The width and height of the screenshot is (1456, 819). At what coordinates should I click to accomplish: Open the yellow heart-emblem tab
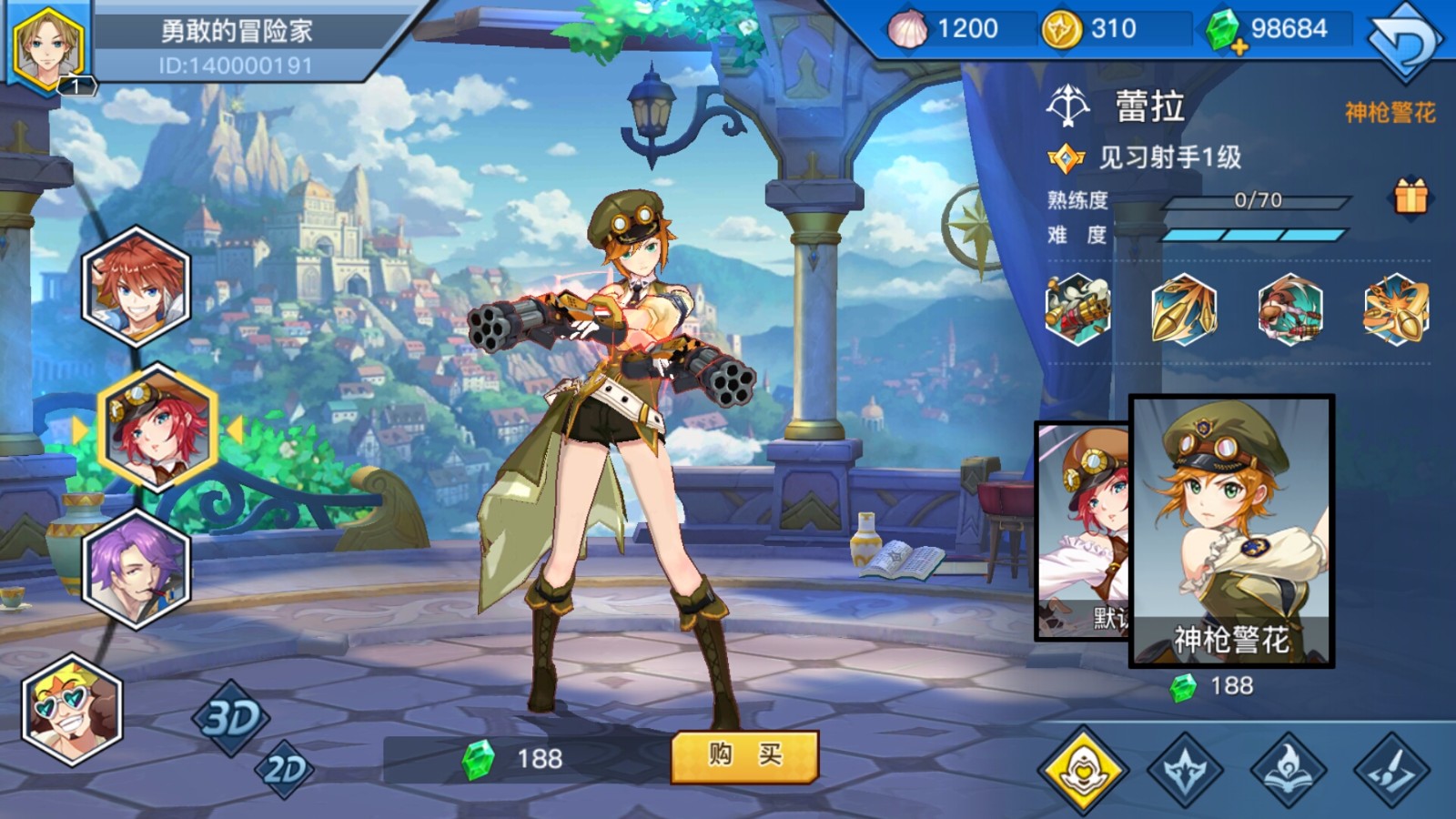click(1083, 770)
